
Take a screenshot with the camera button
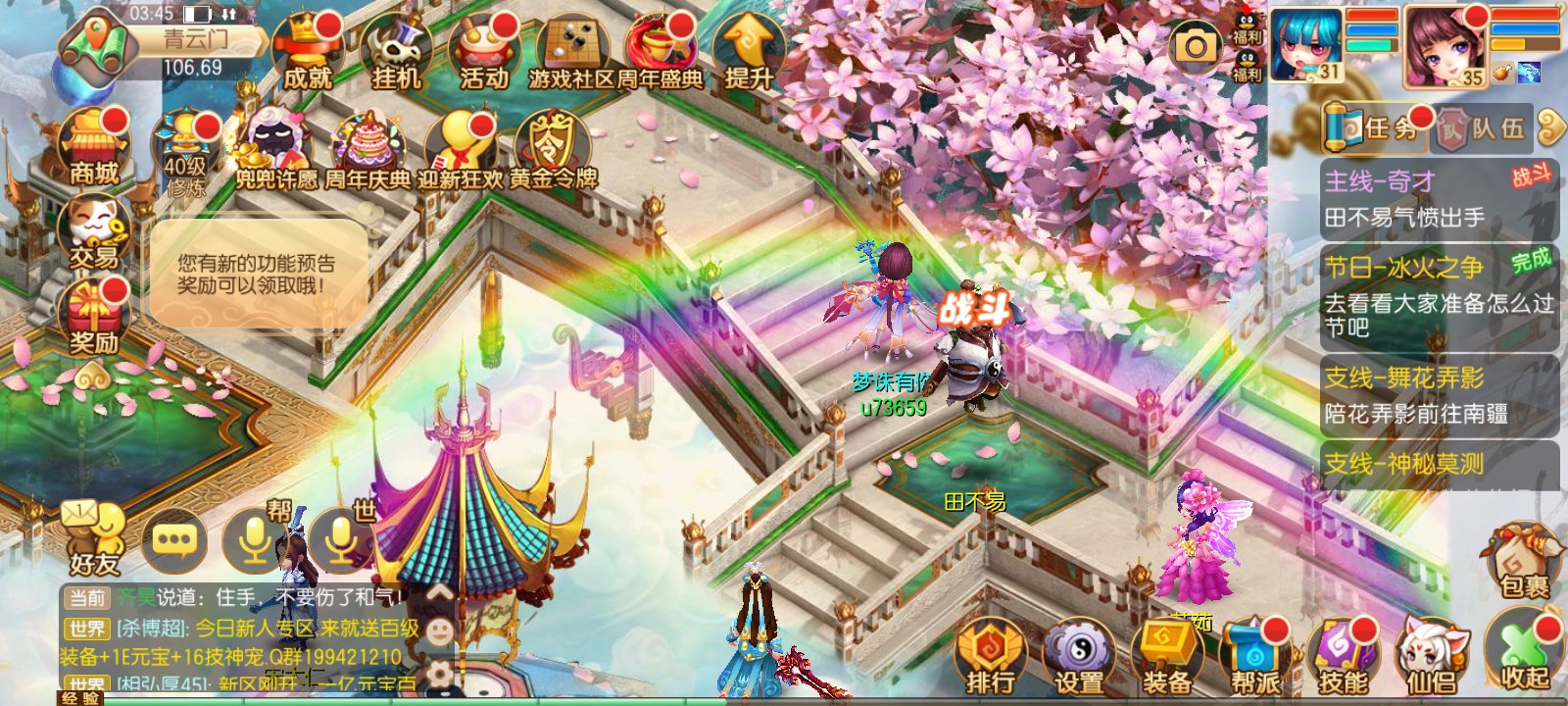click(1197, 46)
